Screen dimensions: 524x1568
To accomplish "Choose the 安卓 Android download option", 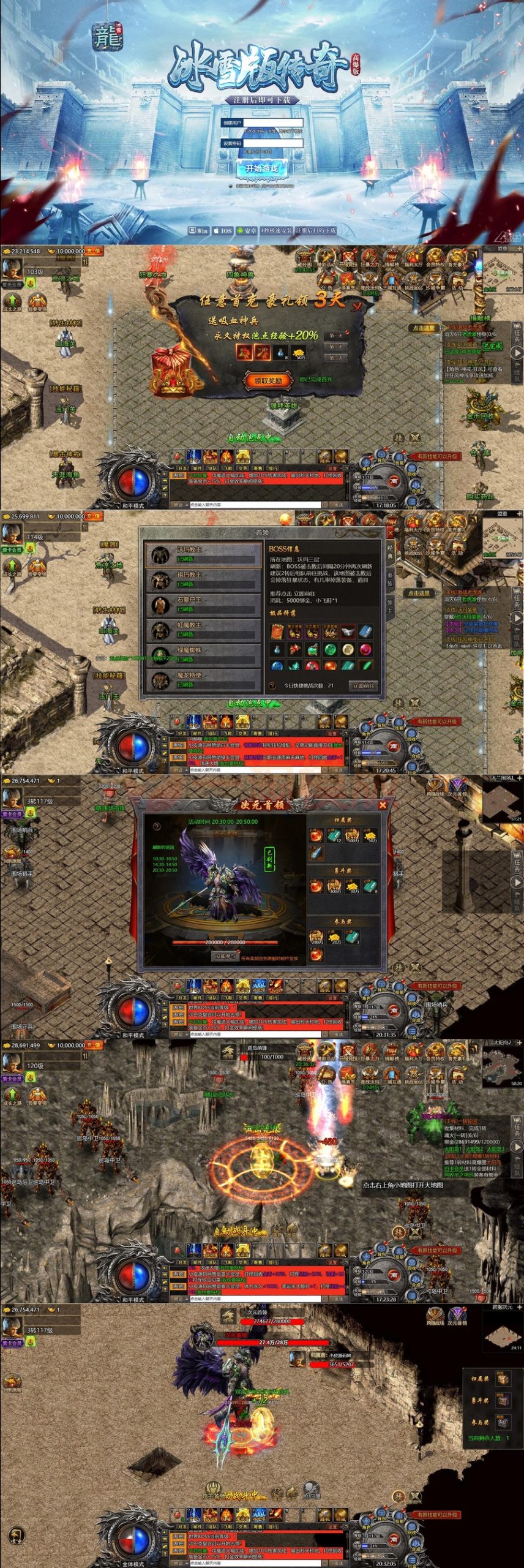I will pyautogui.click(x=247, y=231).
